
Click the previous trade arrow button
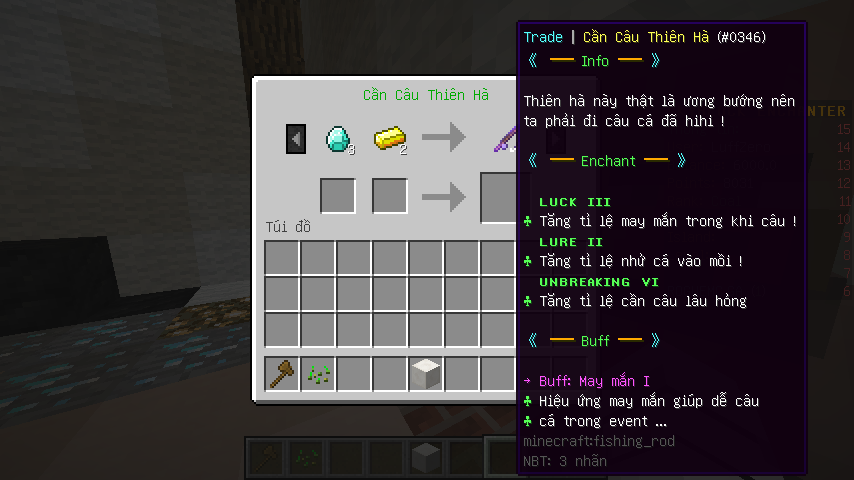click(296, 139)
